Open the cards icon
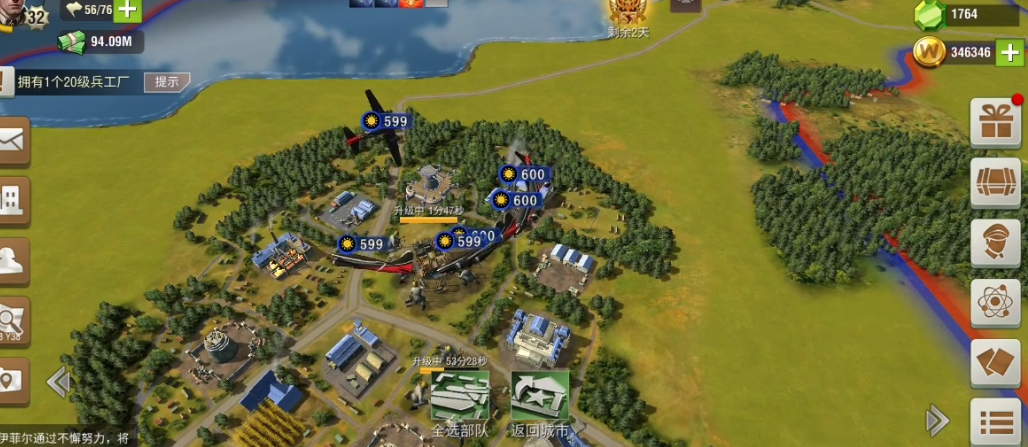The image size is (1028, 447). pos(995,363)
